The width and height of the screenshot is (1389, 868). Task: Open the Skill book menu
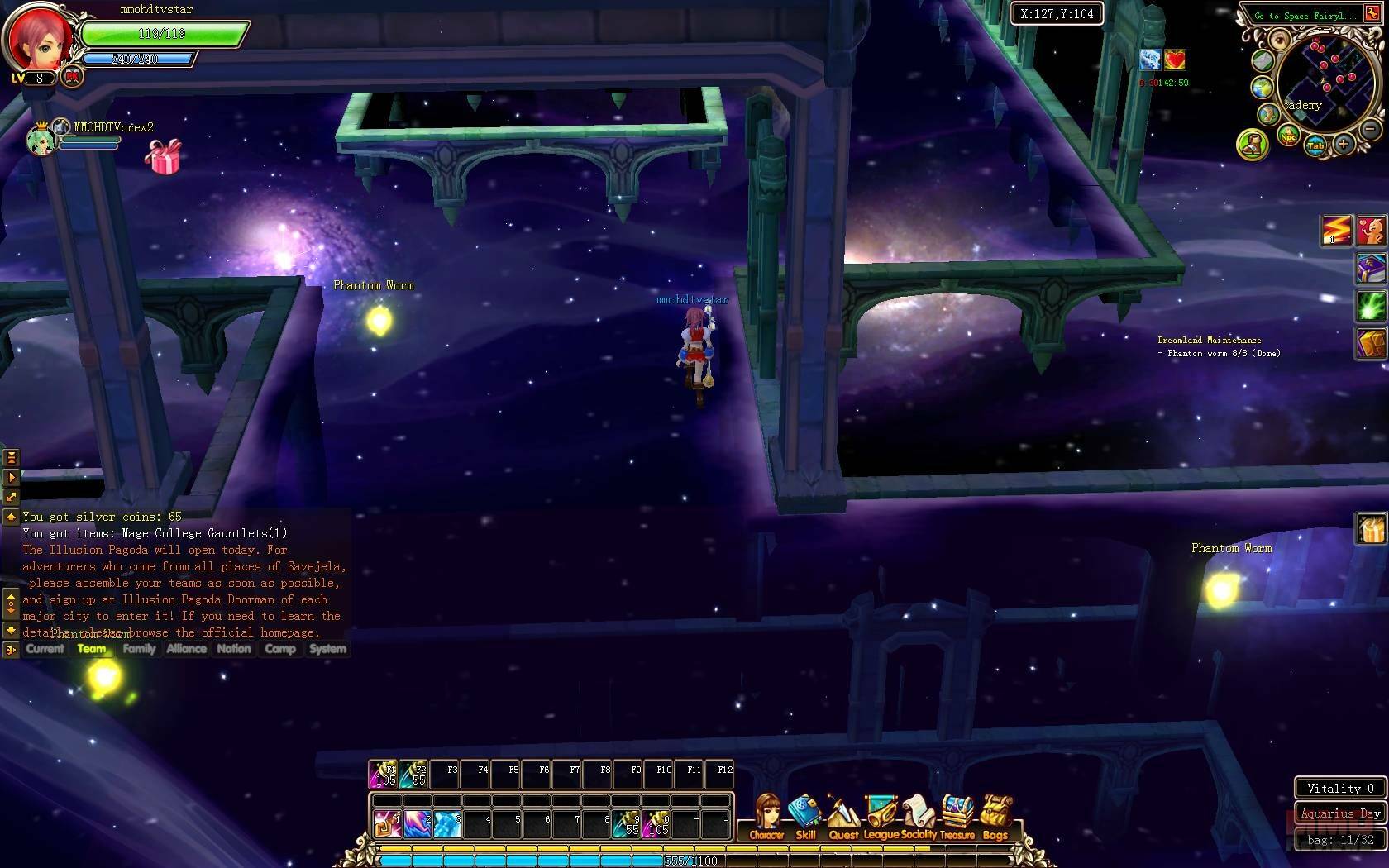[x=804, y=816]
